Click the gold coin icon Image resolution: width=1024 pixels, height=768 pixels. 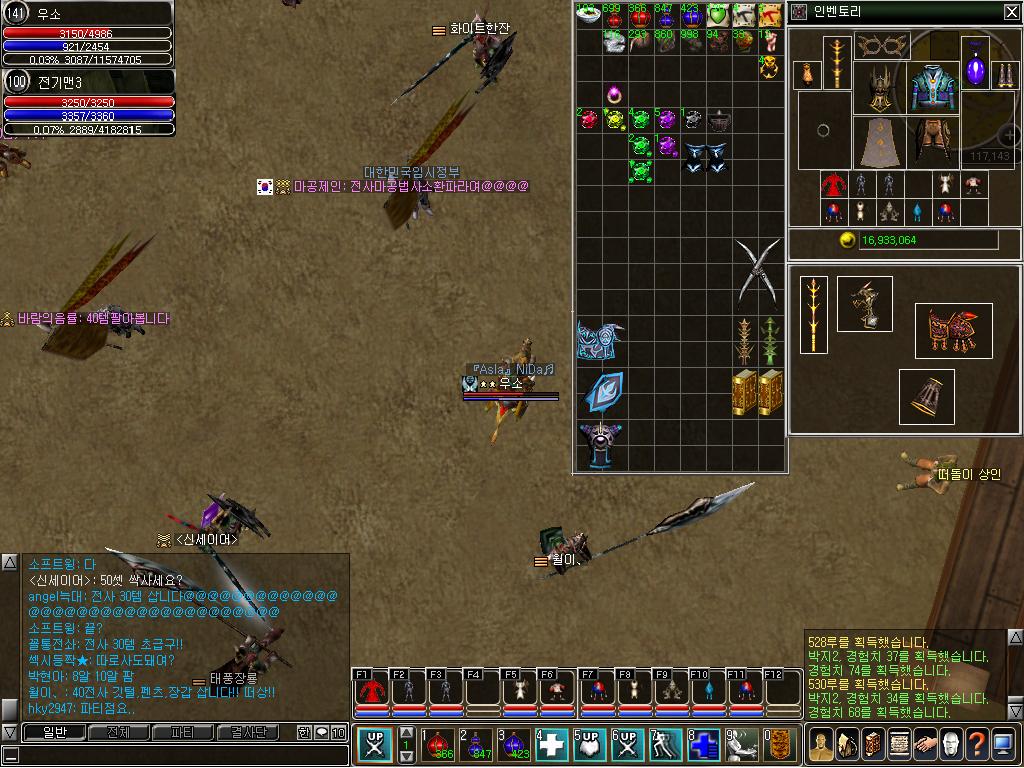pyautogui.click(x=848, y=241)
